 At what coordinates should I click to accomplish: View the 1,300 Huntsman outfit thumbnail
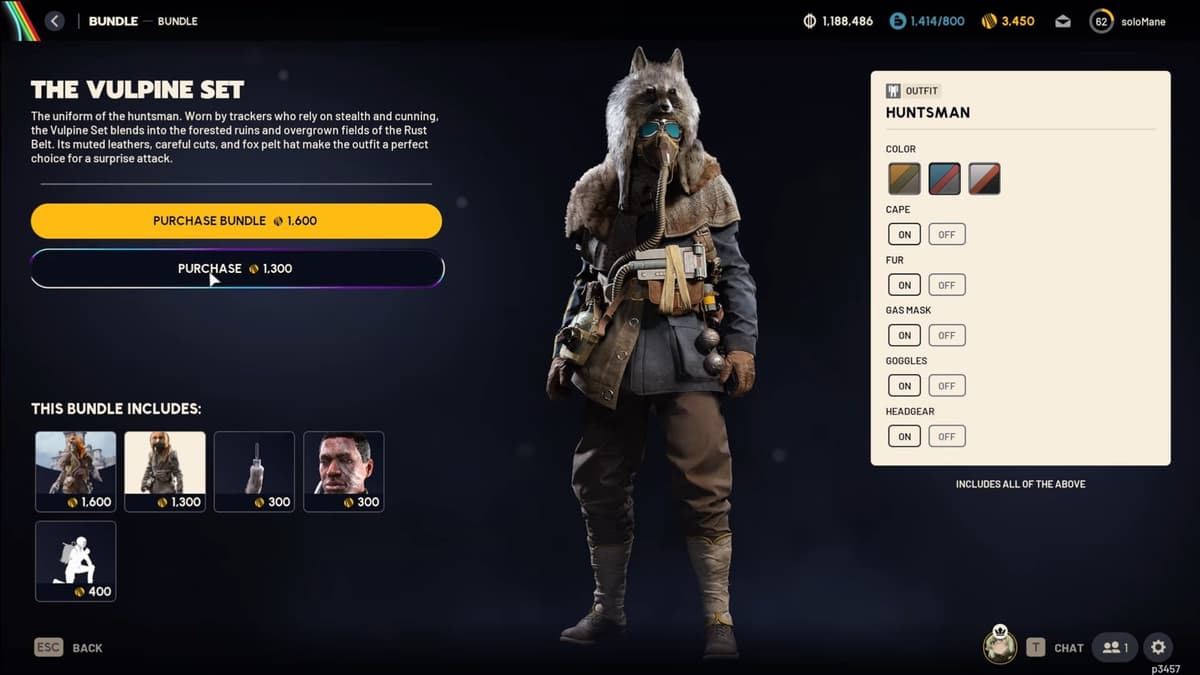(165, 471)
